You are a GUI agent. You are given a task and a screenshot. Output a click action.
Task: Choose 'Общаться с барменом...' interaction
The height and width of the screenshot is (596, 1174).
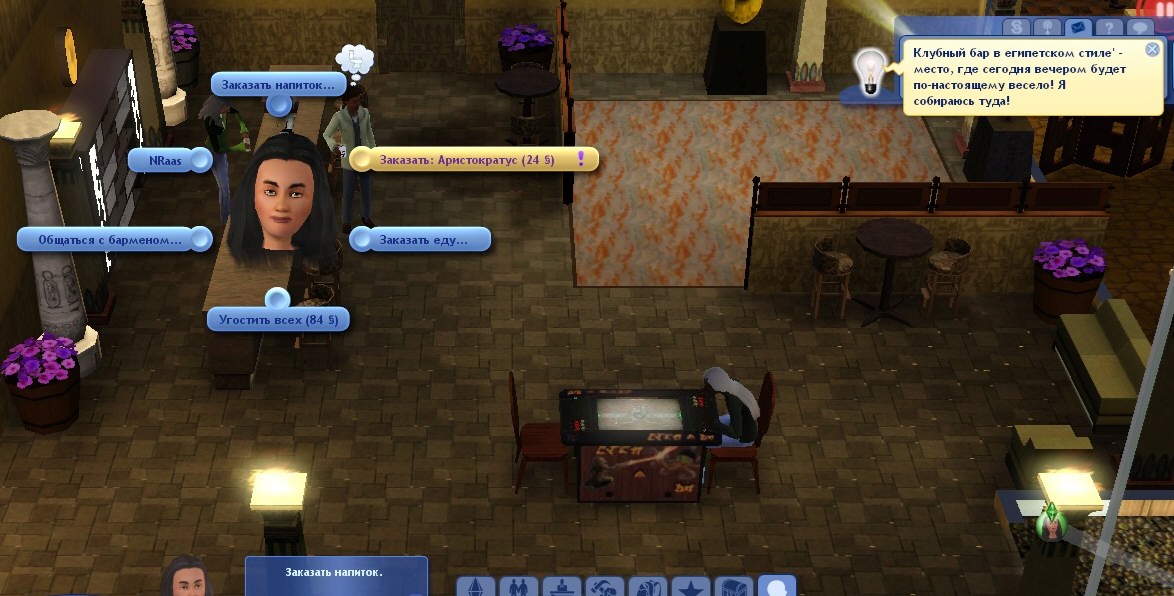tap(110, 240)
